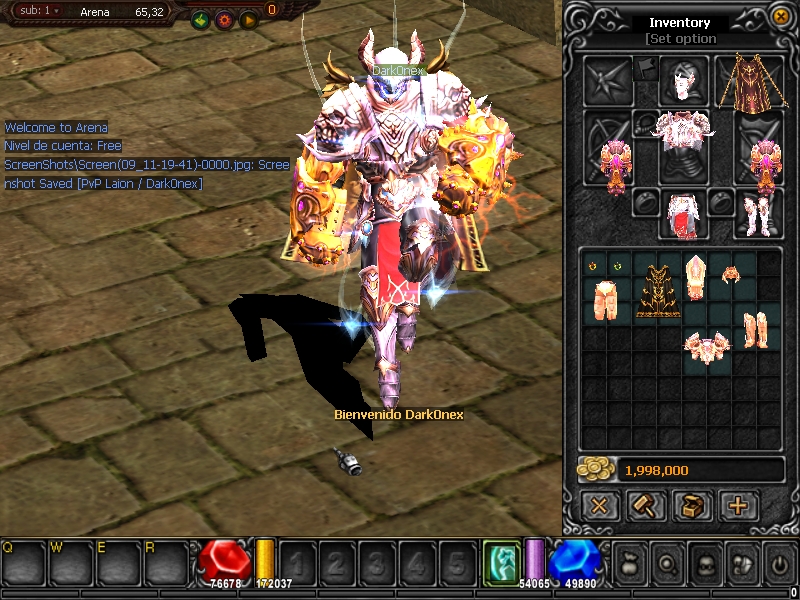Select the equipped helmet slot
The width and height of the screenshot is (800, 600).
tap(684, 81)
